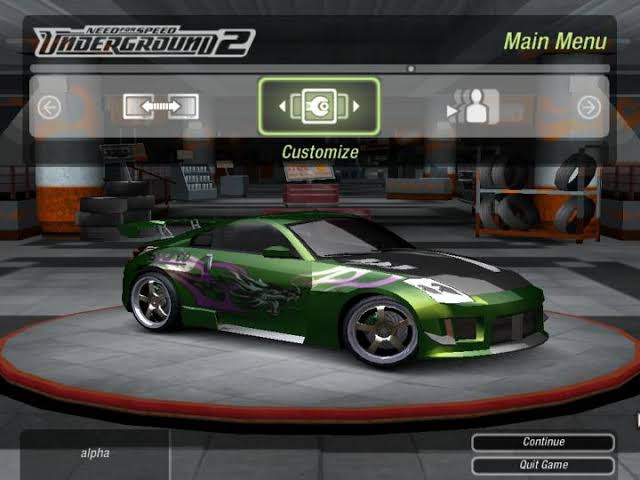This screenshot has height=480, width=640.
Task: Open the profile person icon menu
Action: pos(475,106)
